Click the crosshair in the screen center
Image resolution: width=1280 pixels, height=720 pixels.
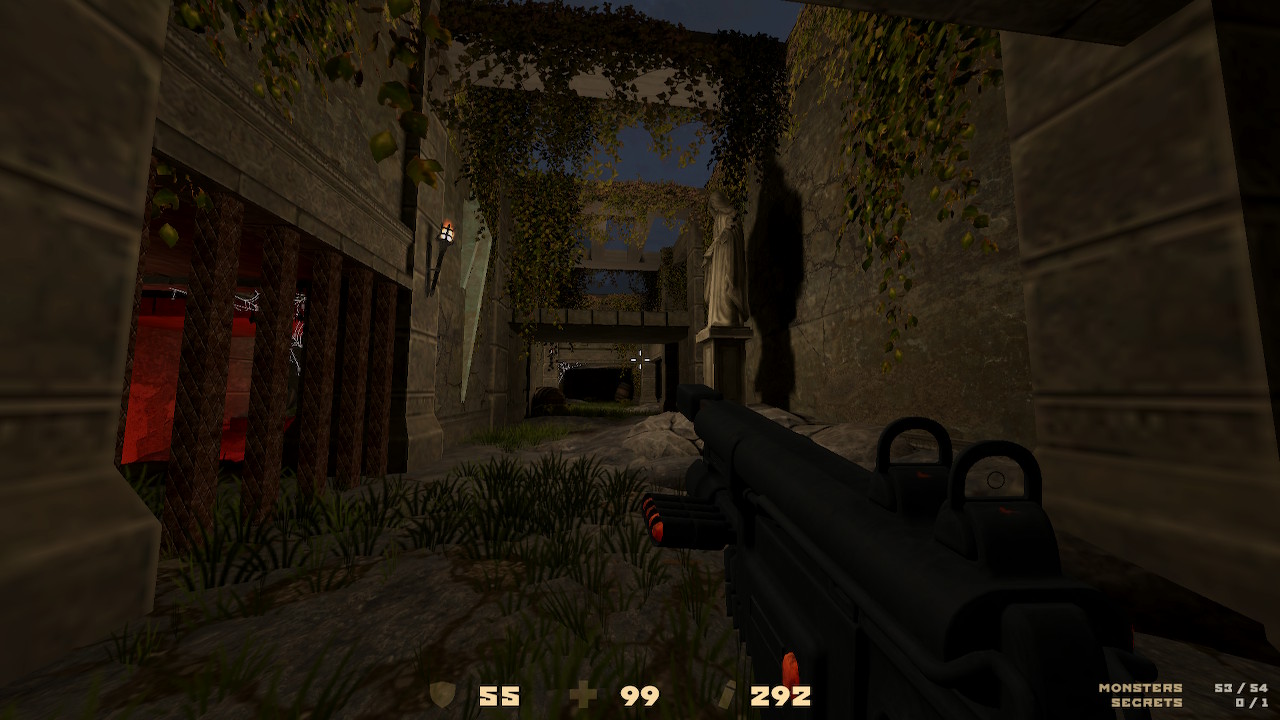tap(641, 362)
